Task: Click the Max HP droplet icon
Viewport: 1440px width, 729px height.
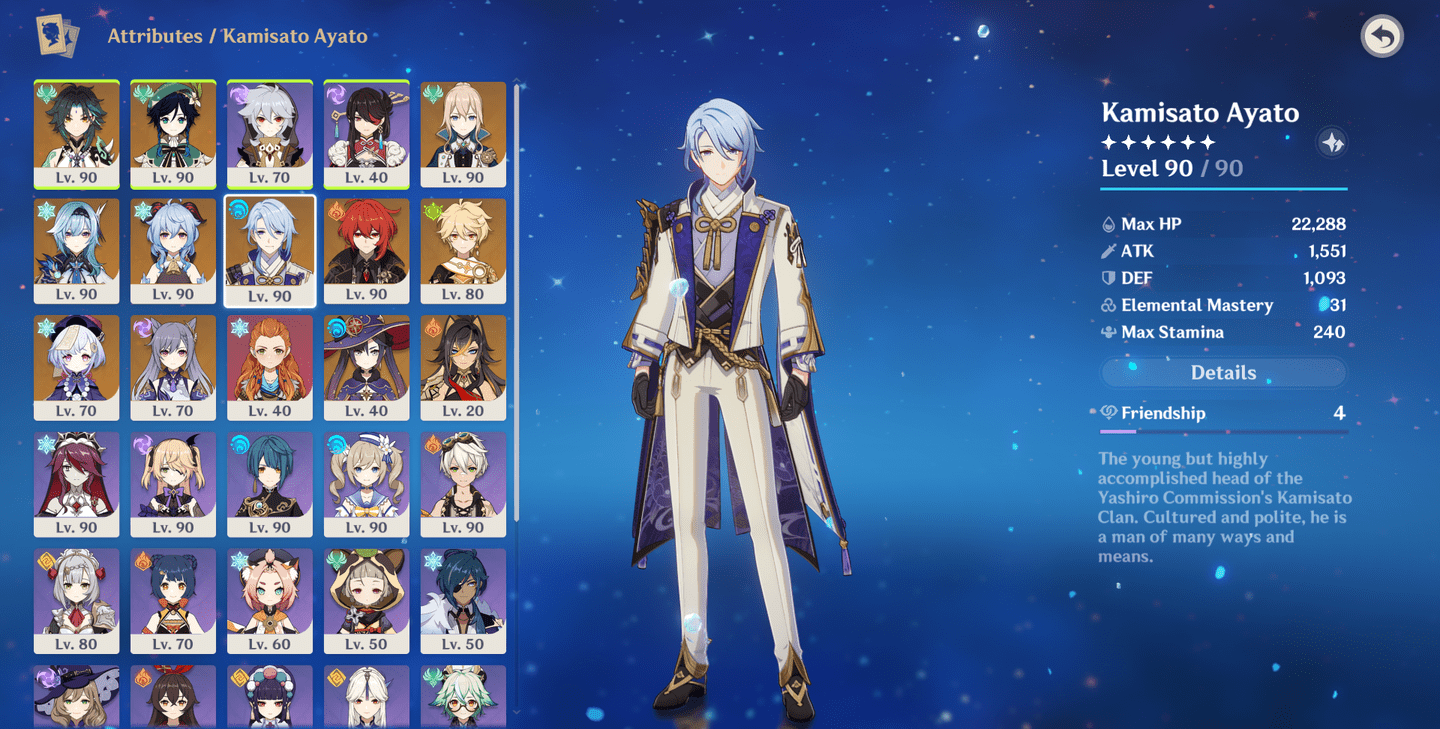Action: (x=1106, y=223)
